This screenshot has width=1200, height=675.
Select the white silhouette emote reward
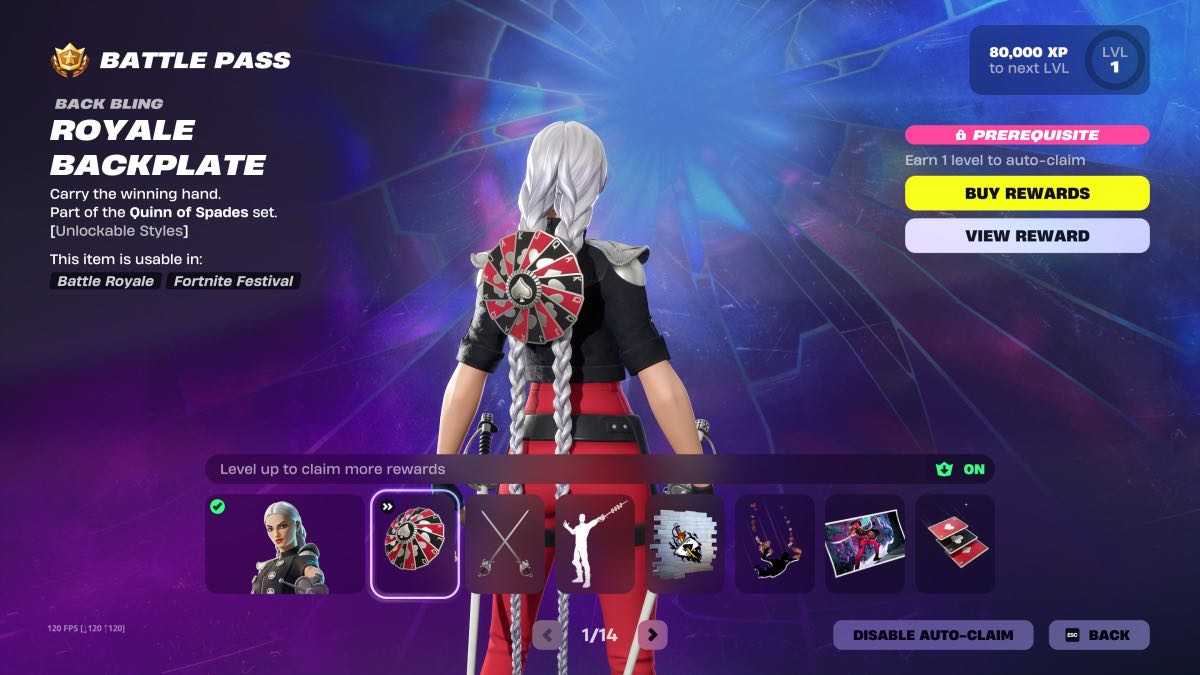point(595,544)
